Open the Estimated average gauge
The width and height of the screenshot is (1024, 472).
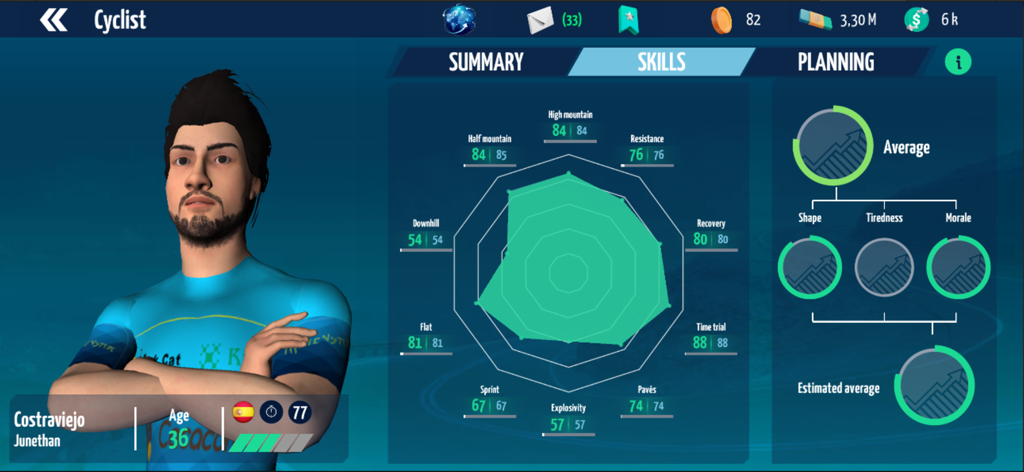933,385
